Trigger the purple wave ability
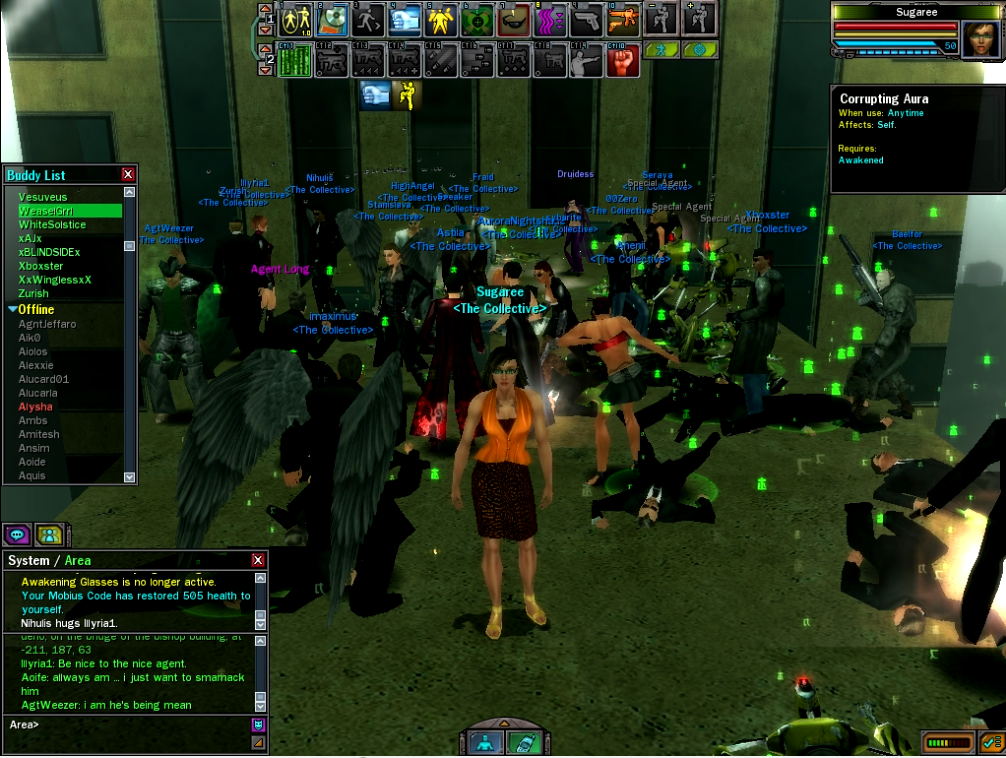 (x=549, y=19)
